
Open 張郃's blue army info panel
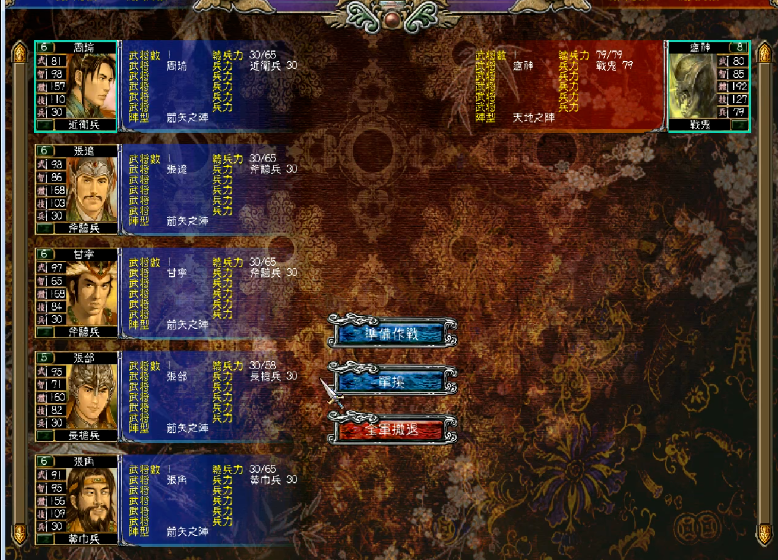point(210,397)
